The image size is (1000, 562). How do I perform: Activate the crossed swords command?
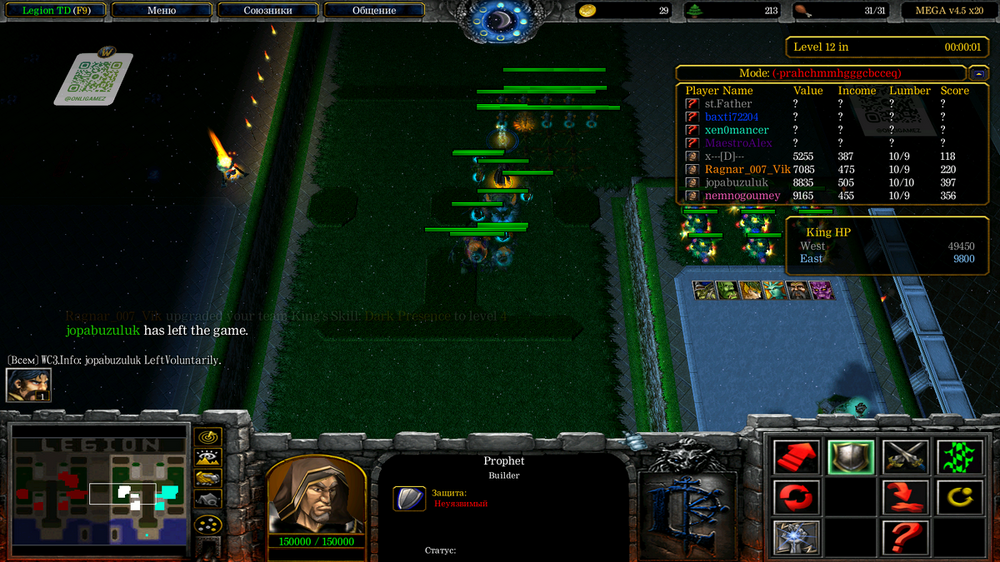905,457
